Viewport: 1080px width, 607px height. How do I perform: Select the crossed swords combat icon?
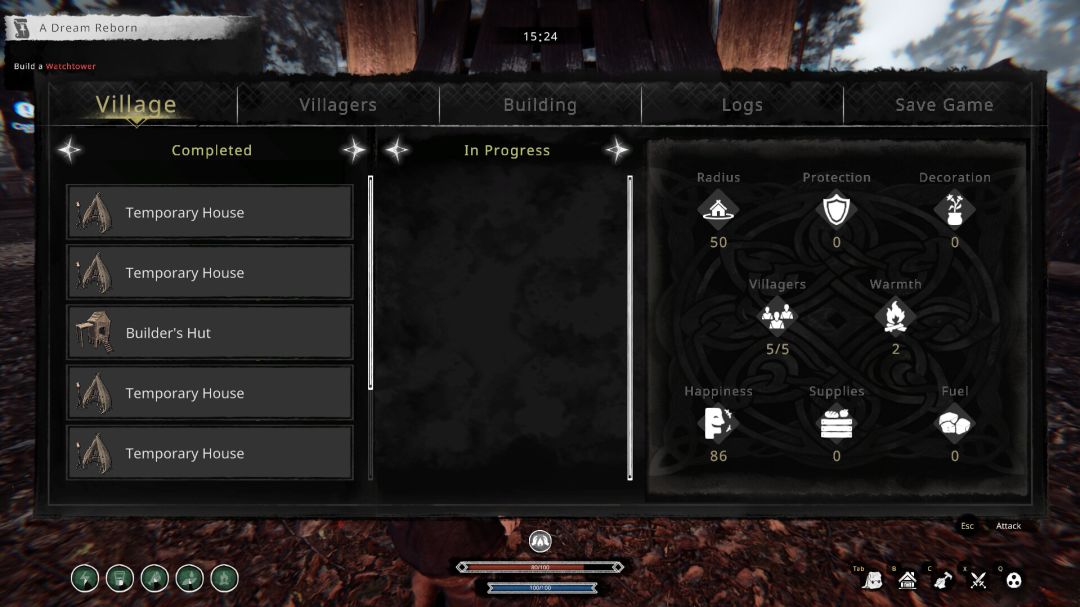[x=978, y=580]
